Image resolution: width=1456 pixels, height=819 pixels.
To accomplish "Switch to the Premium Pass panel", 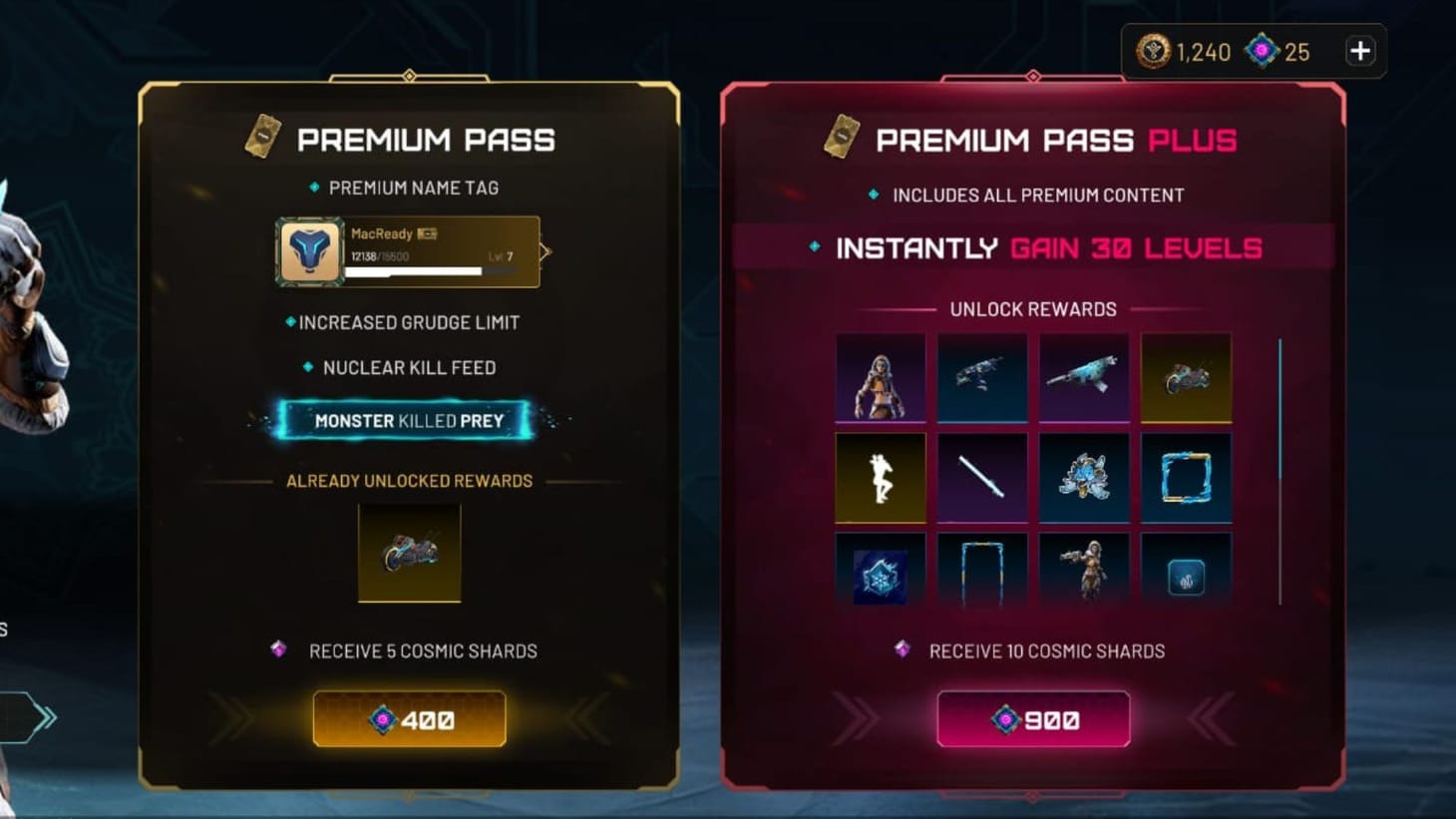I will [427, 140].
